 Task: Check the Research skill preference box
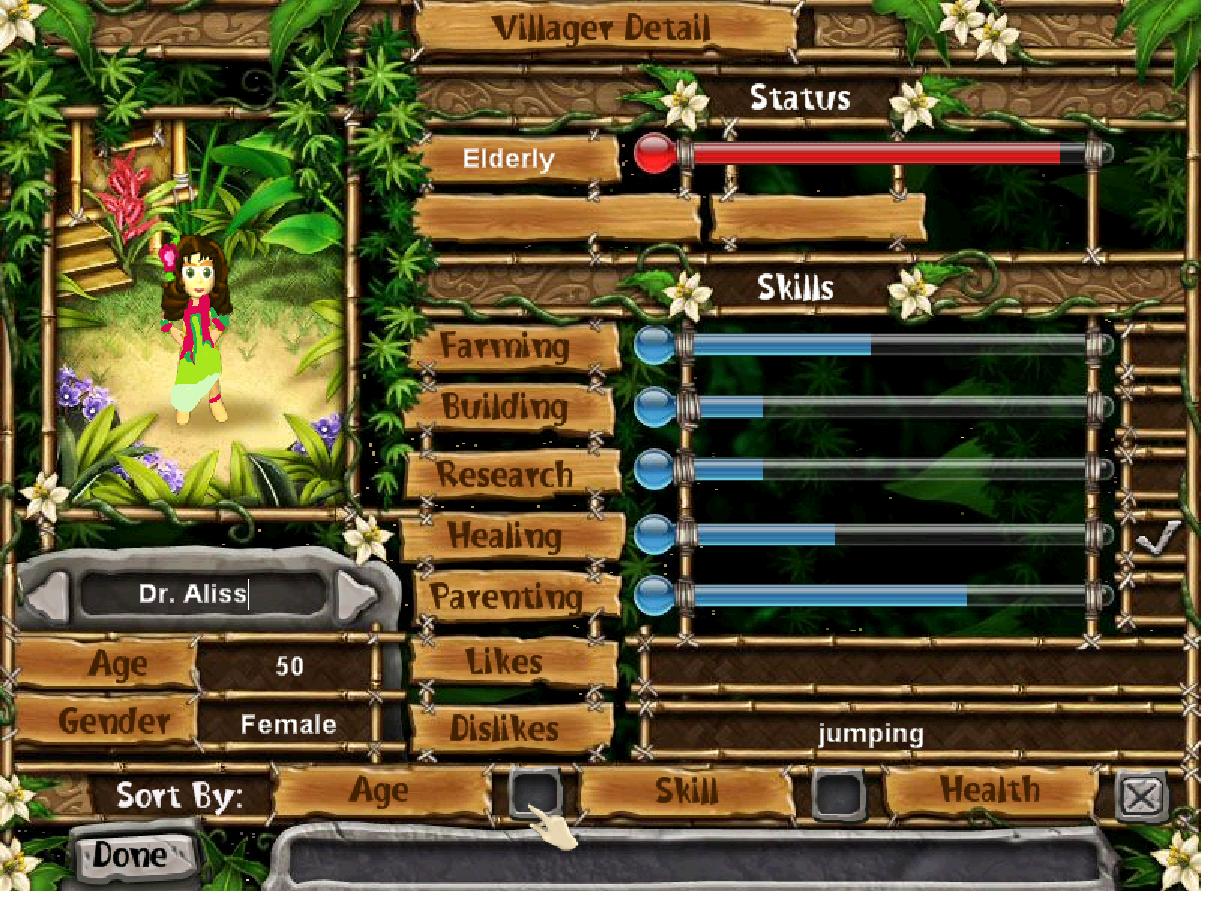1156,474
